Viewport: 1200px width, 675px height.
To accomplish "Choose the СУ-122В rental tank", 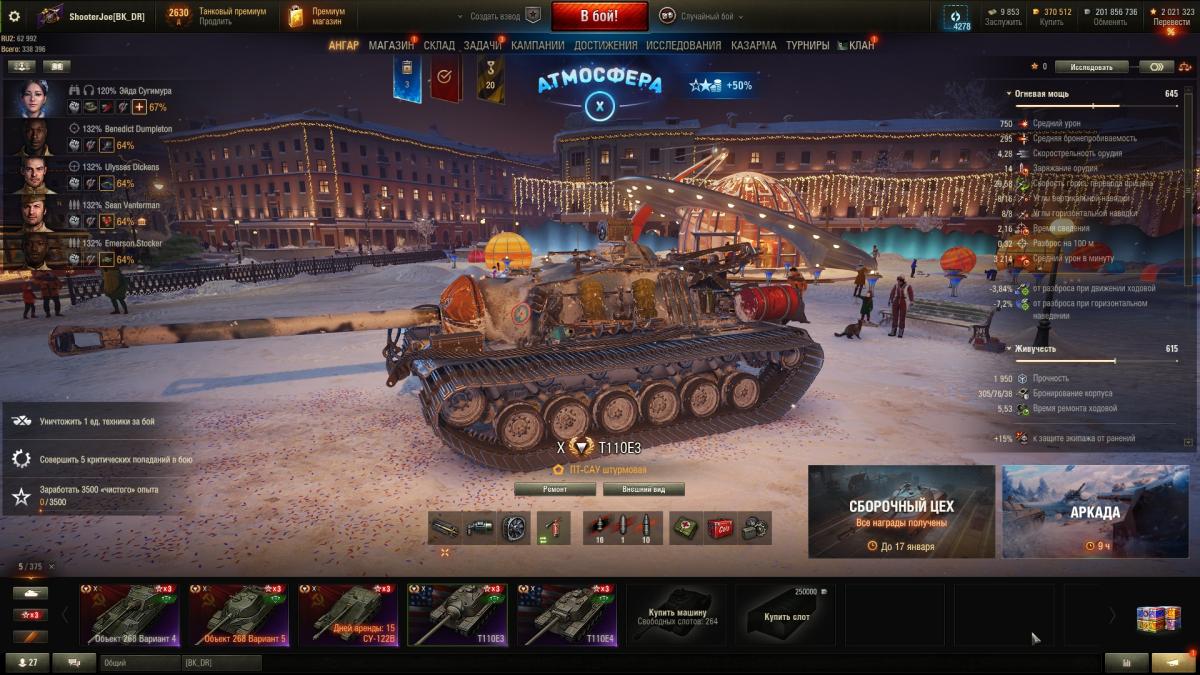I will click(349, 615).
